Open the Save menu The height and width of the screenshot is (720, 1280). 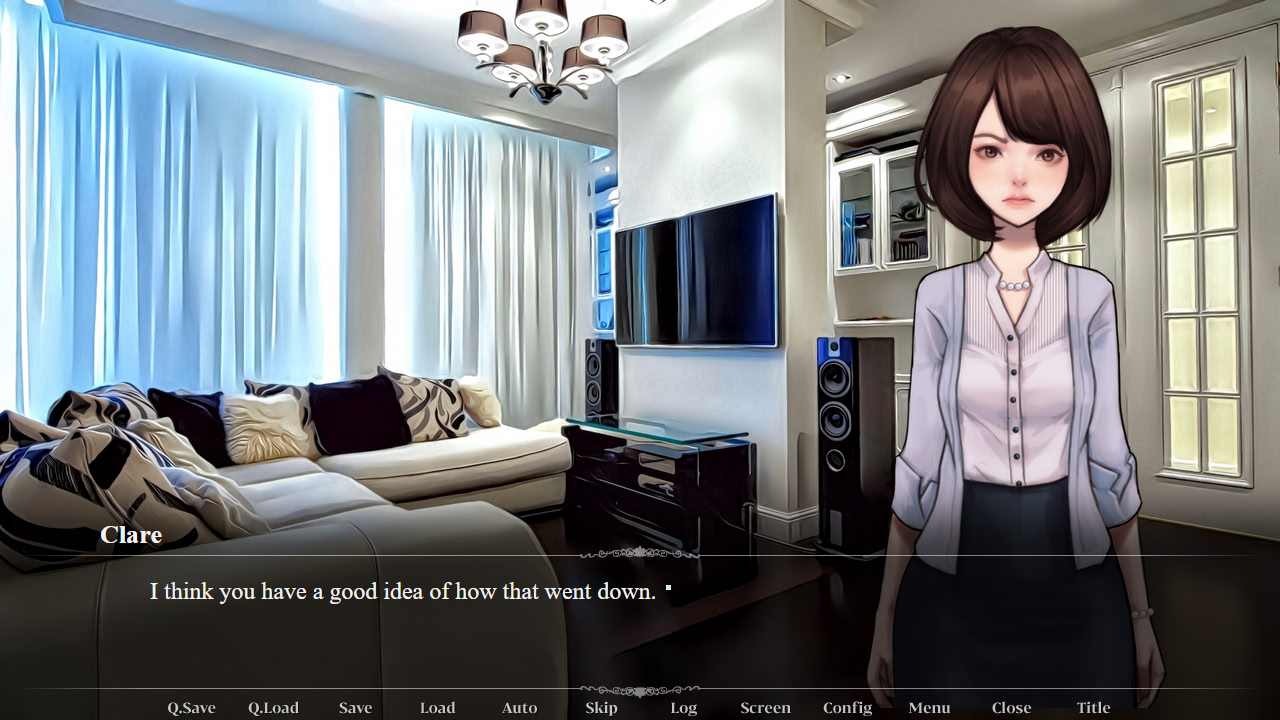(355, 707)
